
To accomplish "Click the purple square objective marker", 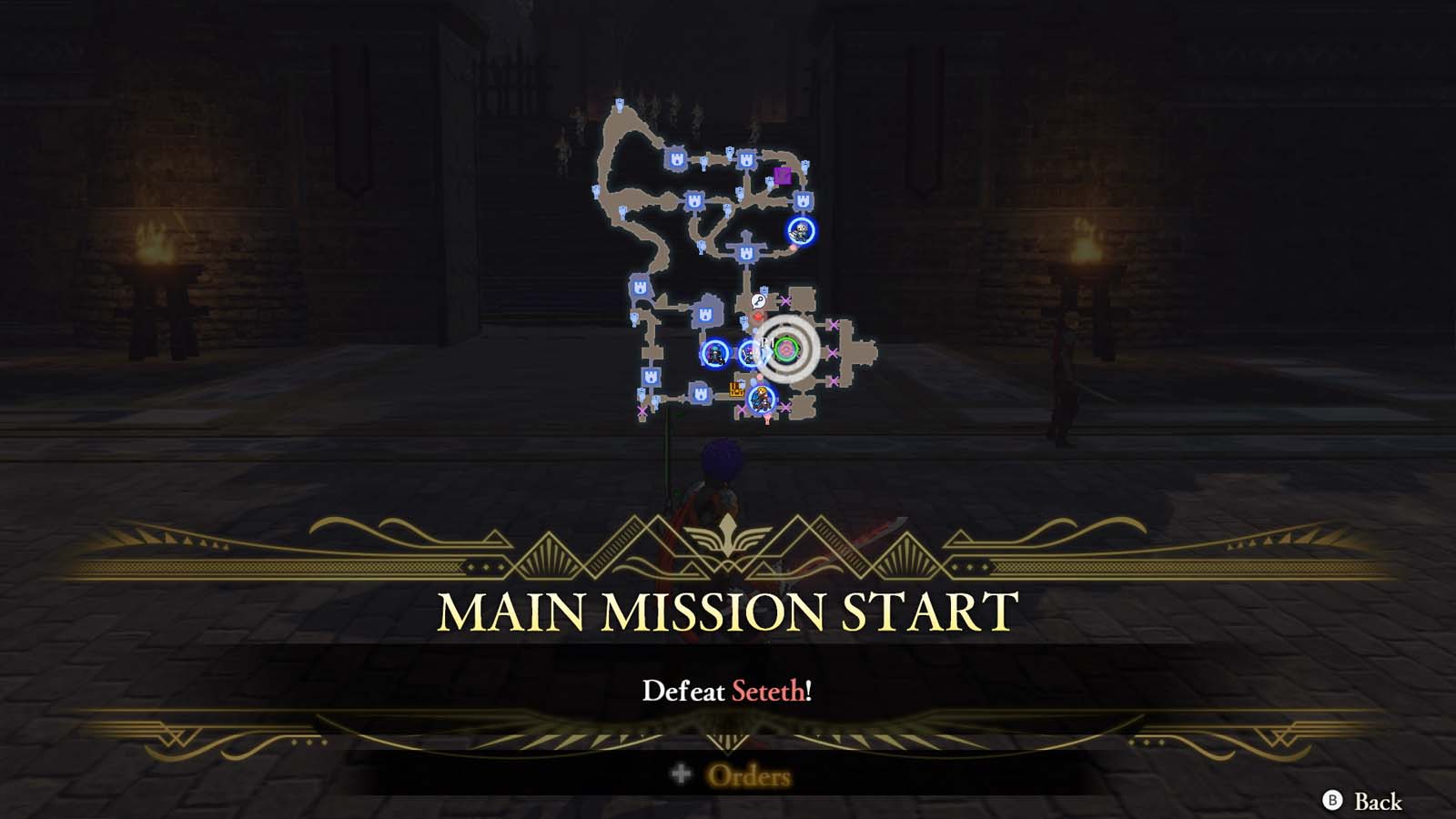I will point(784,176).
